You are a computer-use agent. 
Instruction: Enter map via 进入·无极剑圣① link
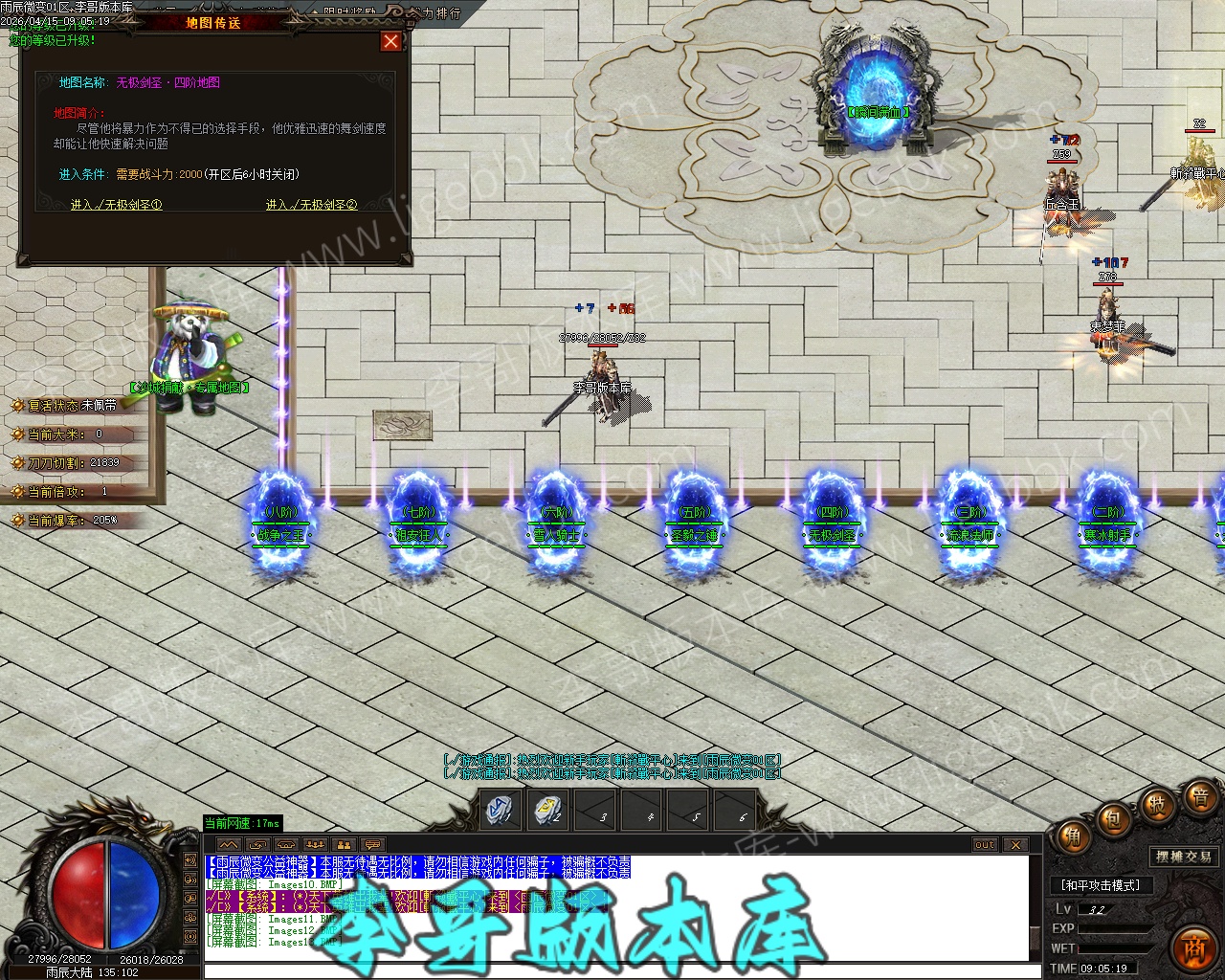(x=117, y=205)
